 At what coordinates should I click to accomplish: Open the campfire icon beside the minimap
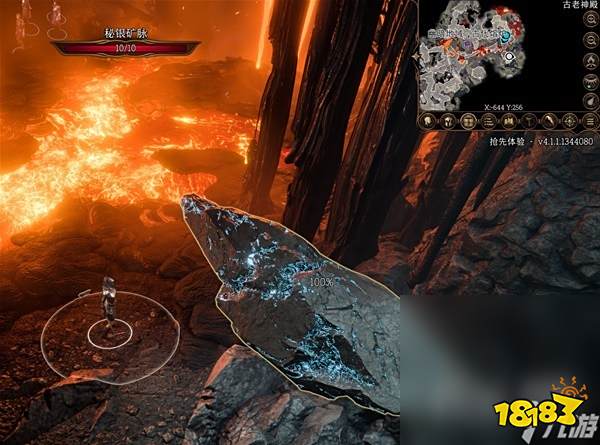click(x=592, y=61)
